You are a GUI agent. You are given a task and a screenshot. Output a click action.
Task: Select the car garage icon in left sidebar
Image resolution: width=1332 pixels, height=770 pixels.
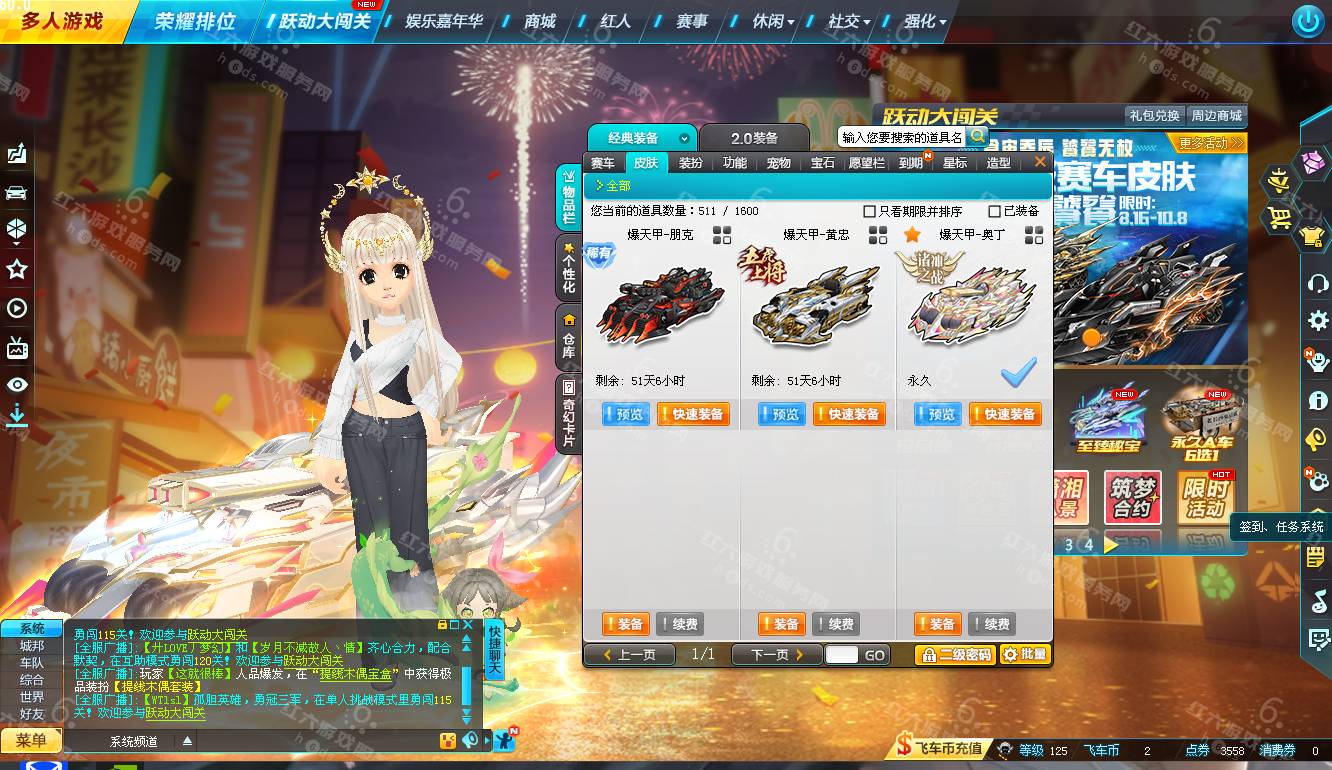16,193
